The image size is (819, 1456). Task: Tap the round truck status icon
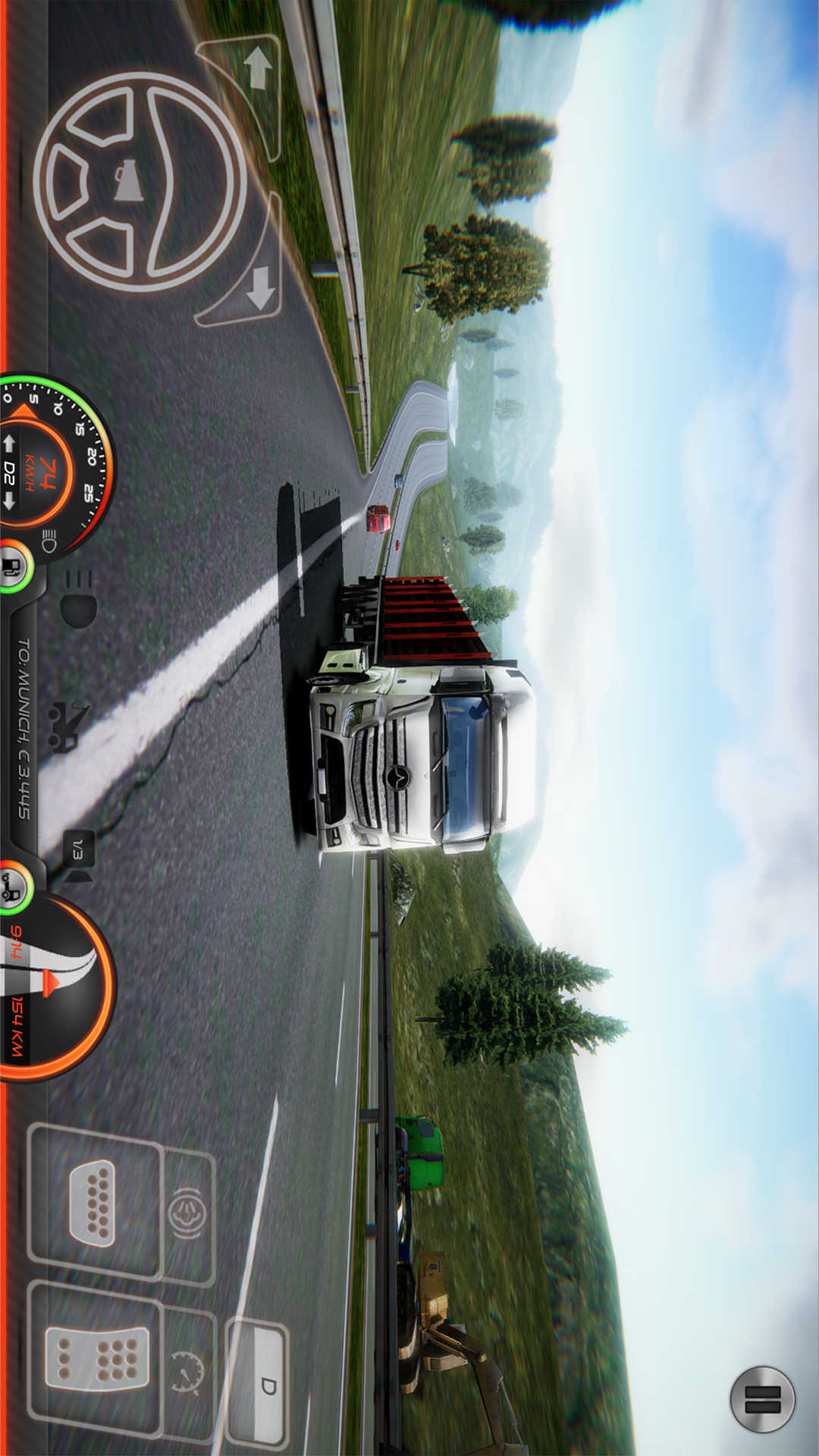[x=14, y=887]
